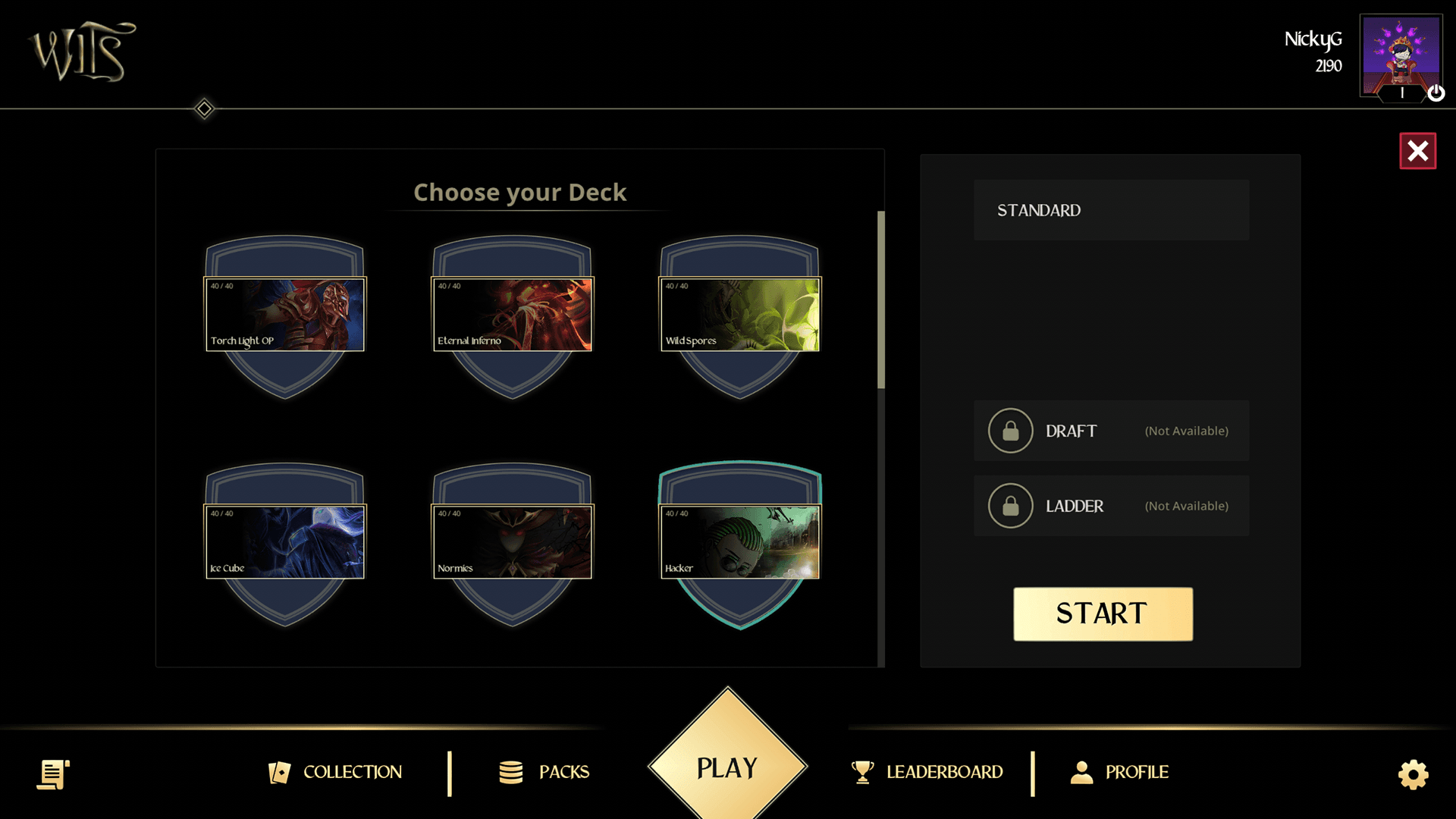Open the scroll document icon
The height and width of the screenshot is (819, 1456).
(53, 774)
